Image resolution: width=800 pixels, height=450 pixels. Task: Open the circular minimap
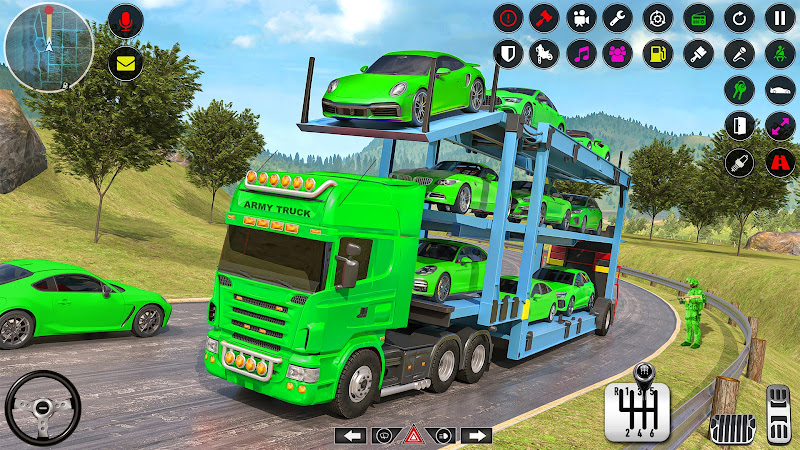pyautogui.click(x=48, y=47)
